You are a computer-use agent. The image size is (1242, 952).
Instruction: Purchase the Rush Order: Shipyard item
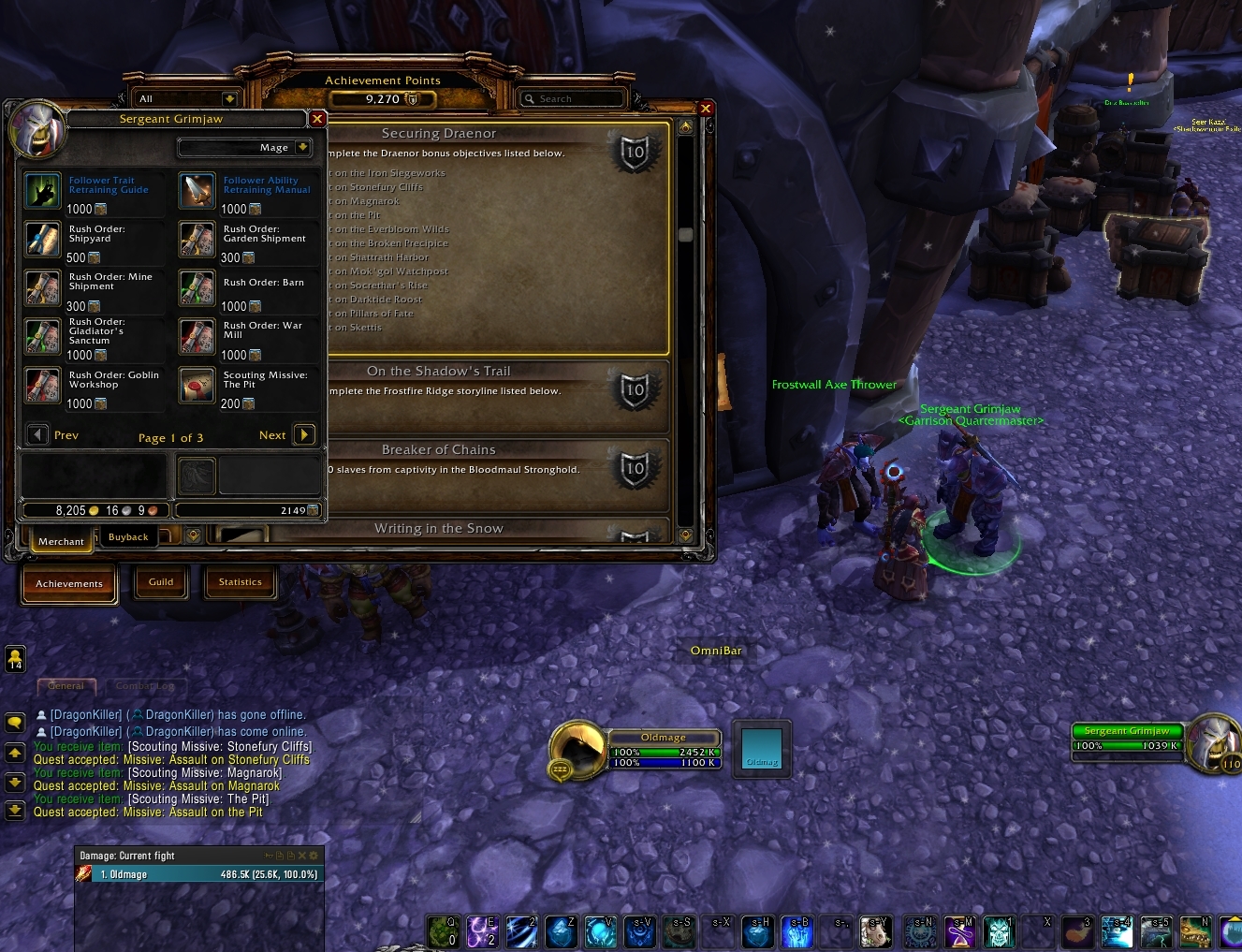(x=43, y=240)
